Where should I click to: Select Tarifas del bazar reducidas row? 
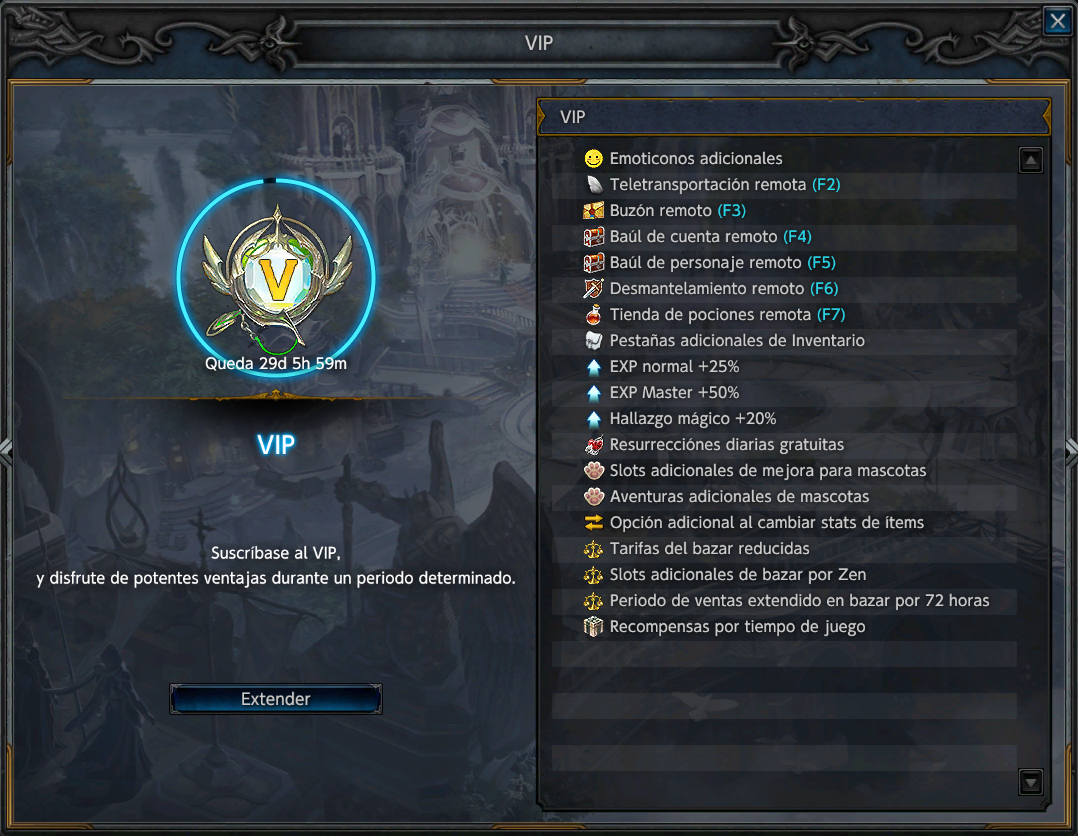tap(709, 548)
